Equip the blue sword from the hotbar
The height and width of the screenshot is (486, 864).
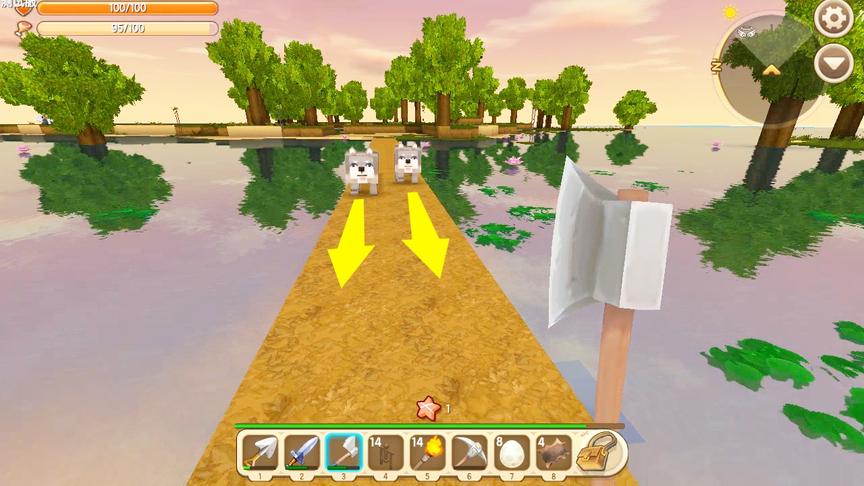[x=302, y=453]
